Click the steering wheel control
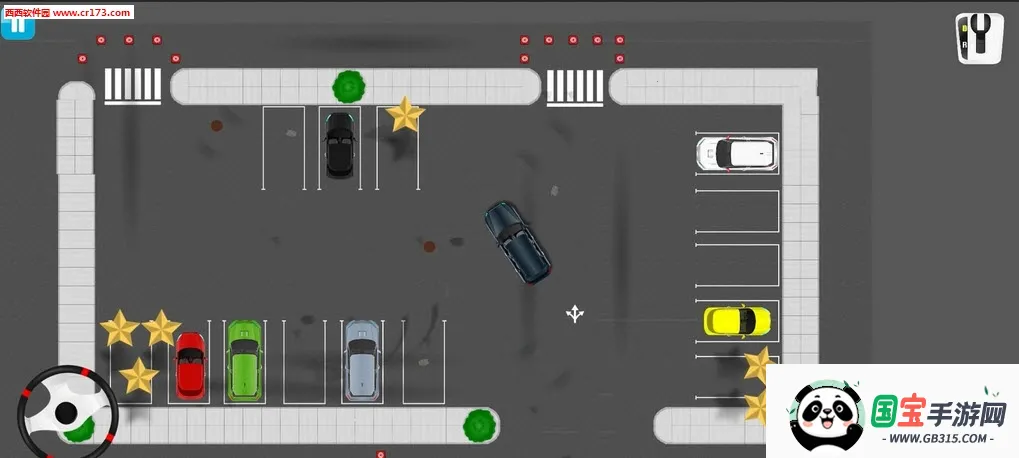Viewport: 1019px width, 458px height. tap(66, 411)
